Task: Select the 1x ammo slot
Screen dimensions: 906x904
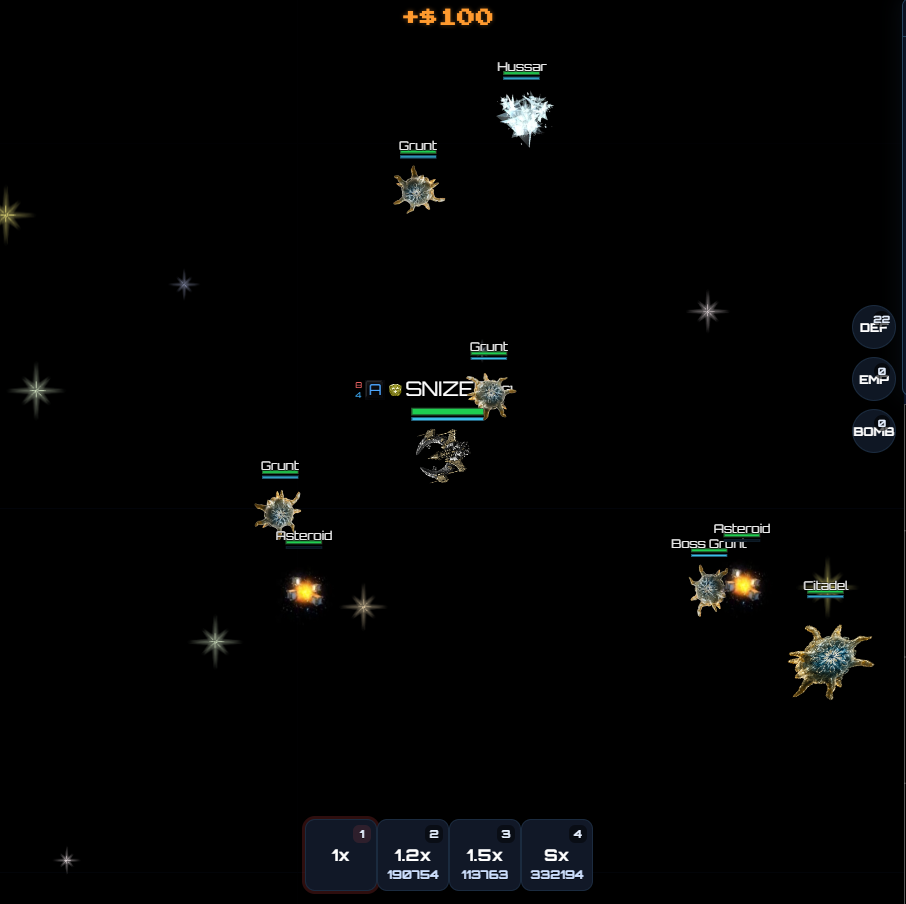Action: pos(341,855)
